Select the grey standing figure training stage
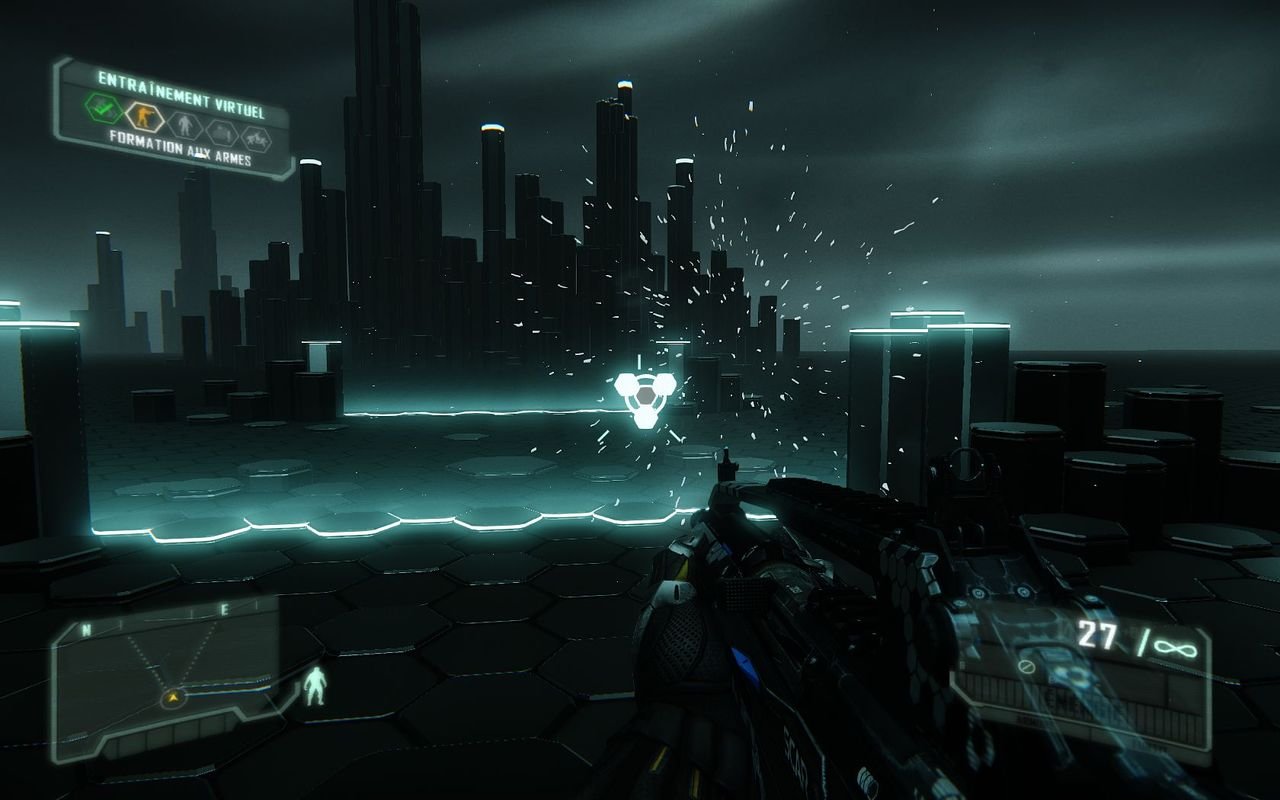 coord(183,126)
